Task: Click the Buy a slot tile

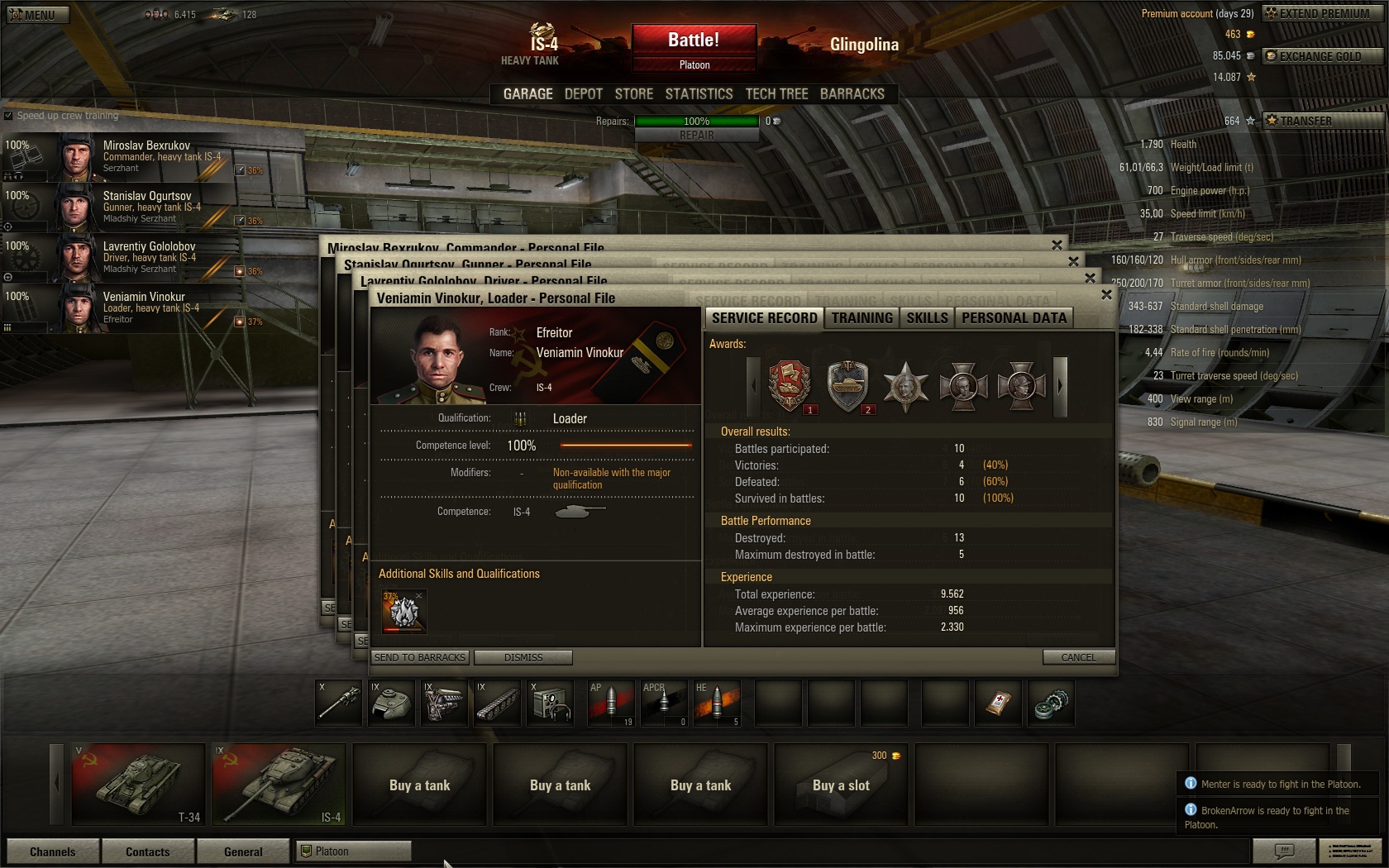Action: [841, 785]
